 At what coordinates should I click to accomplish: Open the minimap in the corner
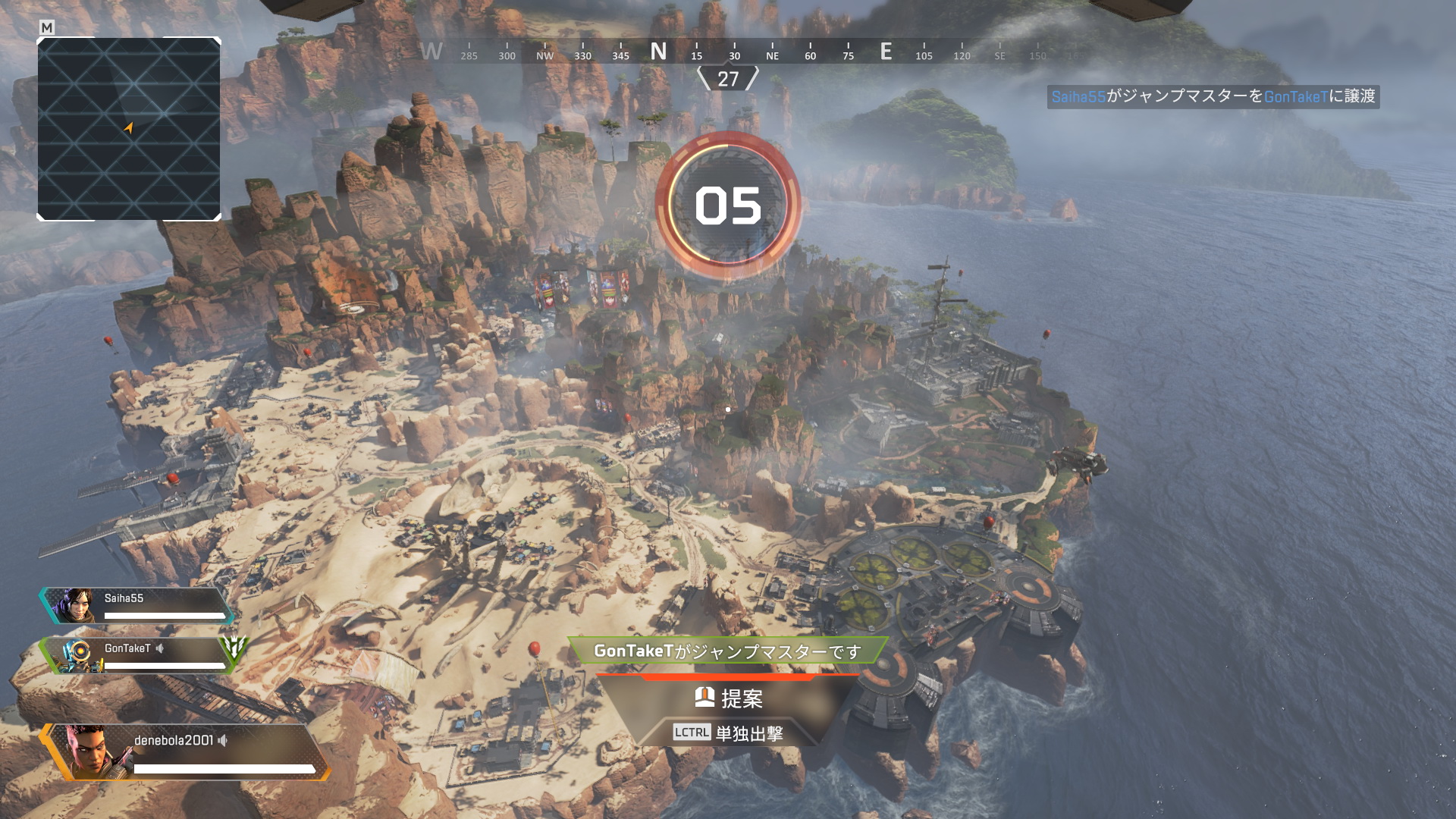(129, 129)
